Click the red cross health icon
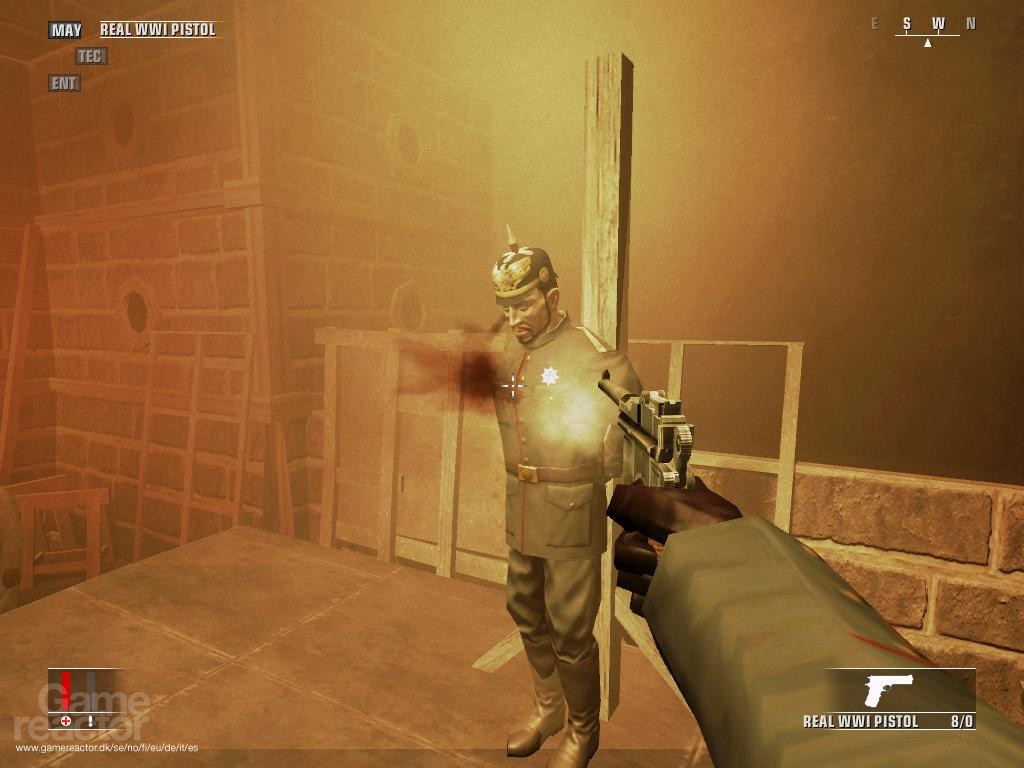 click(x=66, y=720)
